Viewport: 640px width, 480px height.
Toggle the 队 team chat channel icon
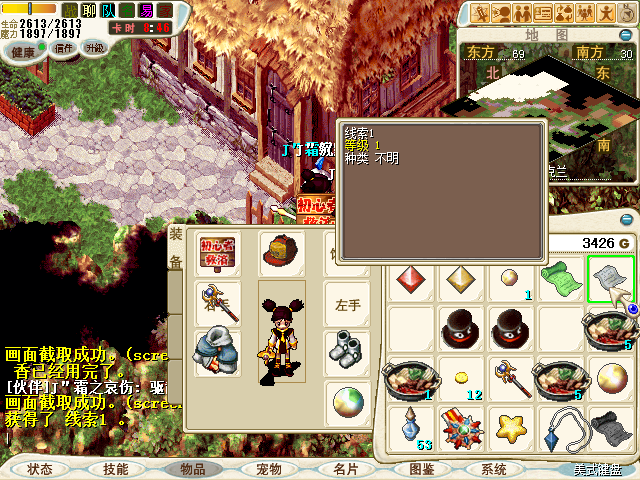pyautogui.click(x=108, y=10)
